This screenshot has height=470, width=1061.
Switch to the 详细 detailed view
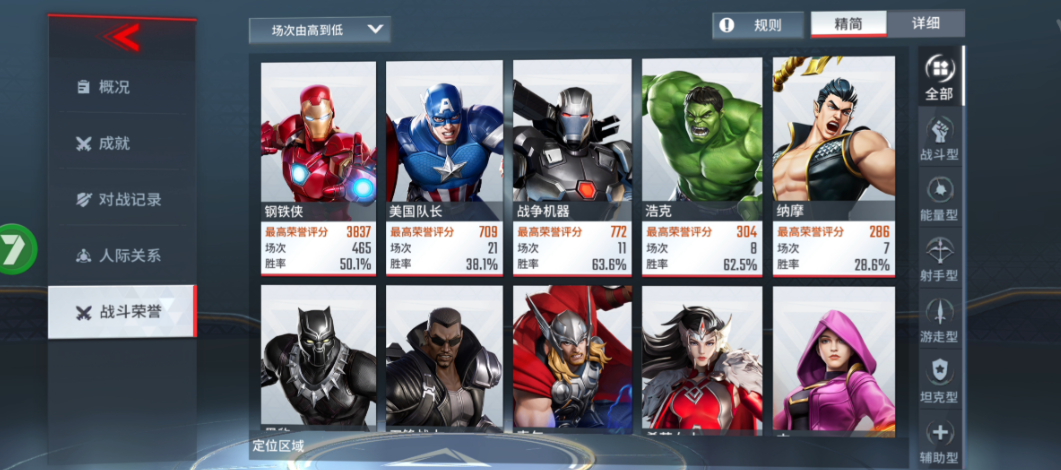tap(926, 24)
